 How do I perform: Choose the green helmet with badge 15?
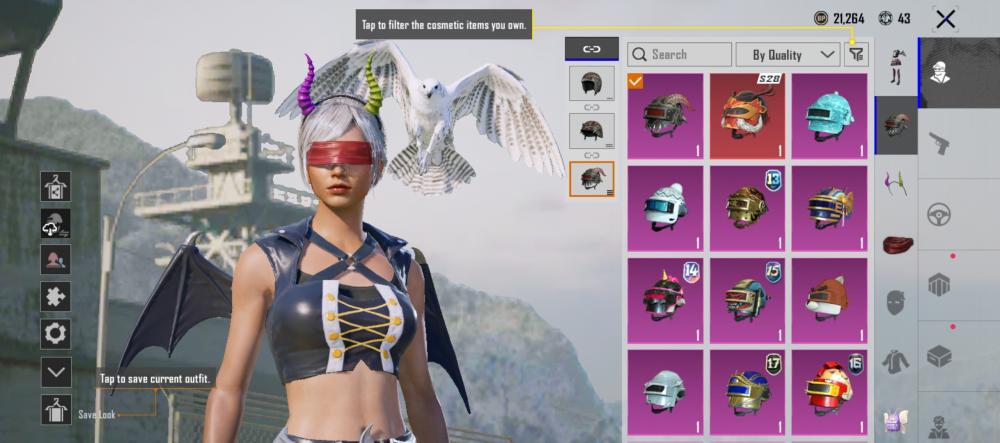click(750, 298)
